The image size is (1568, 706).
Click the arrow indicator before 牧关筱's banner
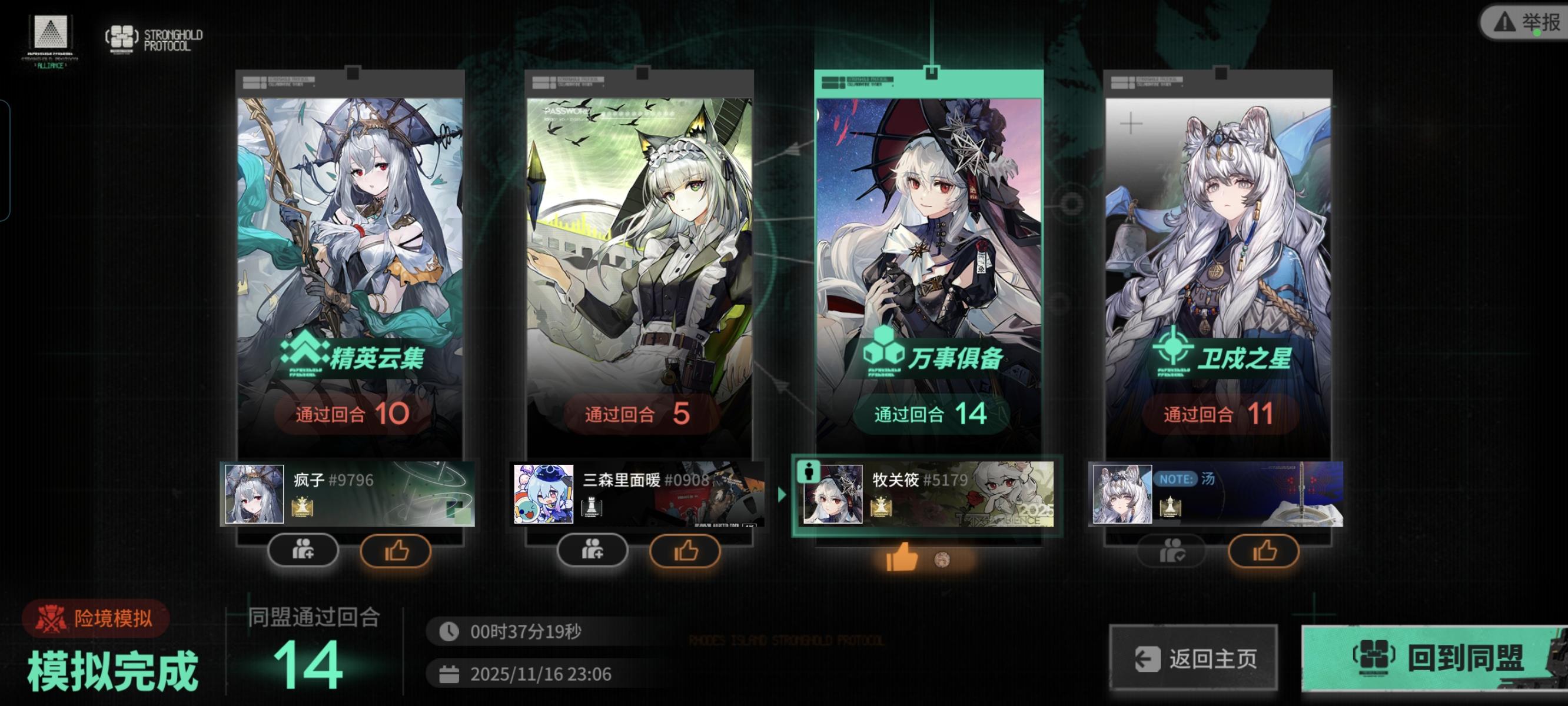[x=783, y=495]
